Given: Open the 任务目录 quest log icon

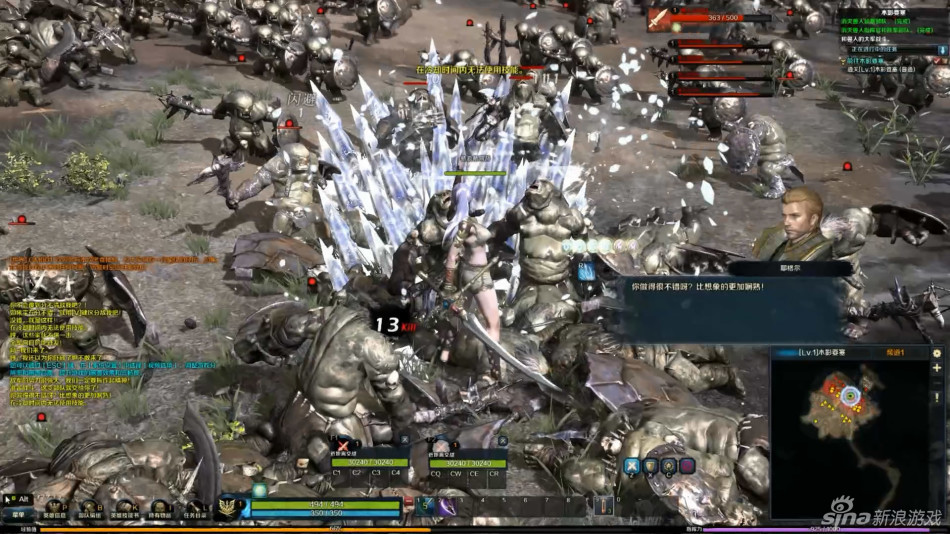Looking at the screenshot, I should click(196, 509).
